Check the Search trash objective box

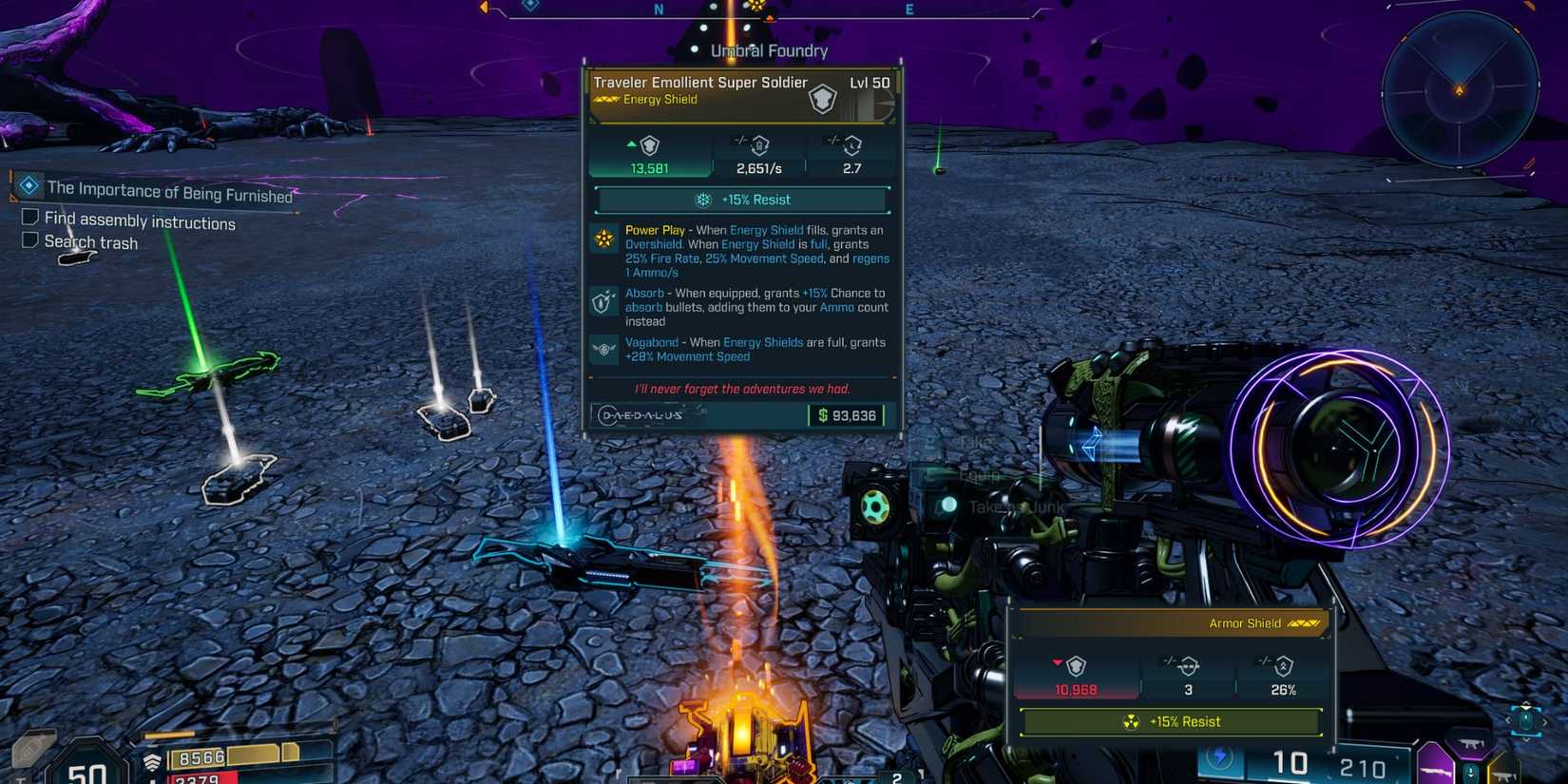[x=29, y=239]
